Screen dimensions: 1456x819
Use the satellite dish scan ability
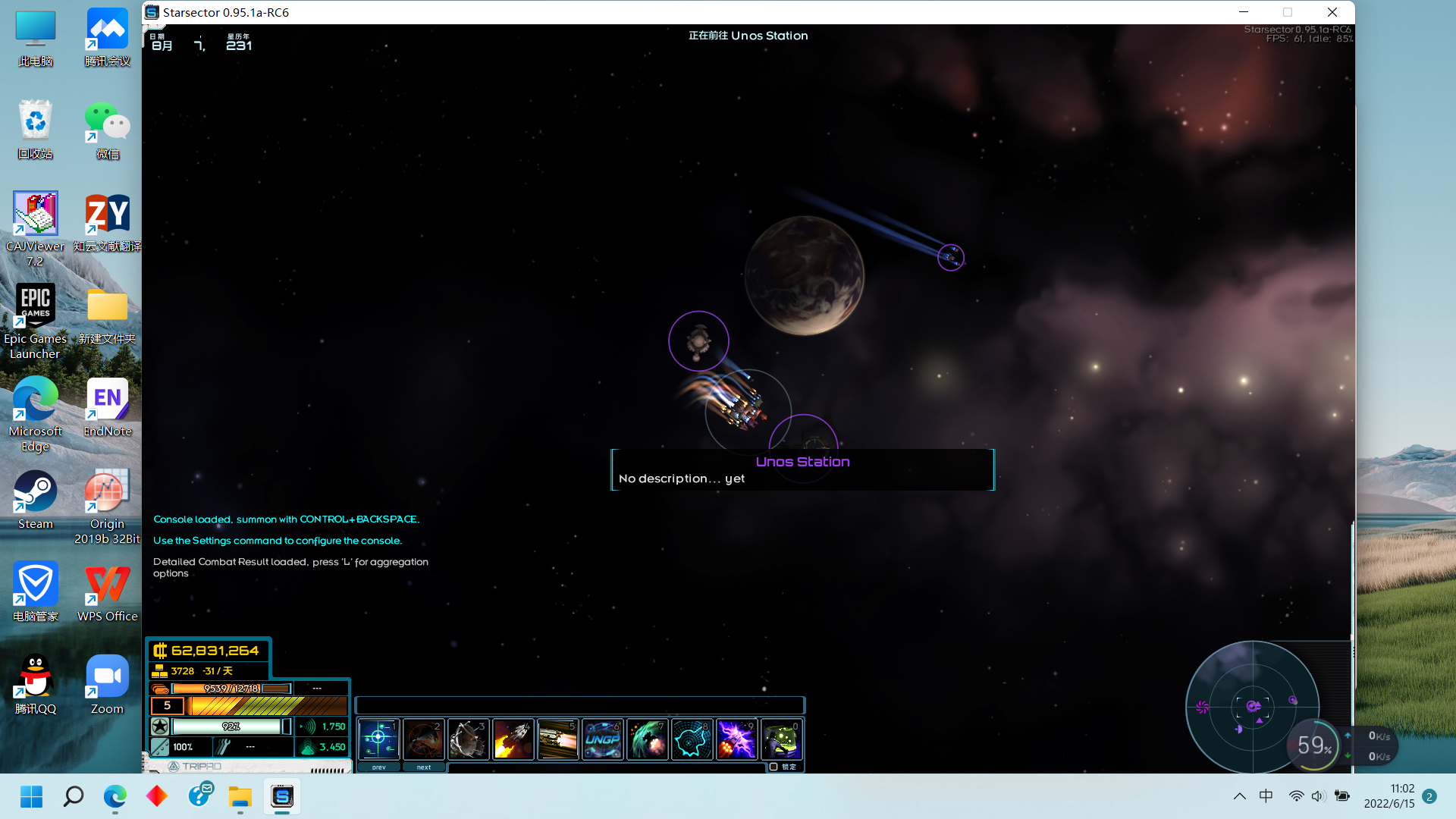[x=468, y=739]
